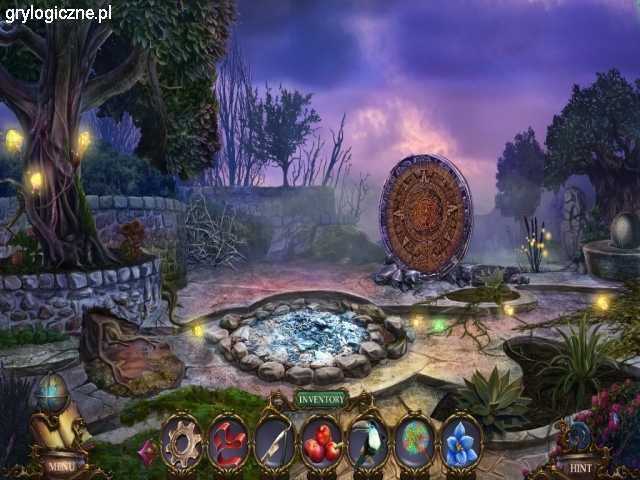Use the Hint button
The image size is (640, 480).
coord(579,466)
